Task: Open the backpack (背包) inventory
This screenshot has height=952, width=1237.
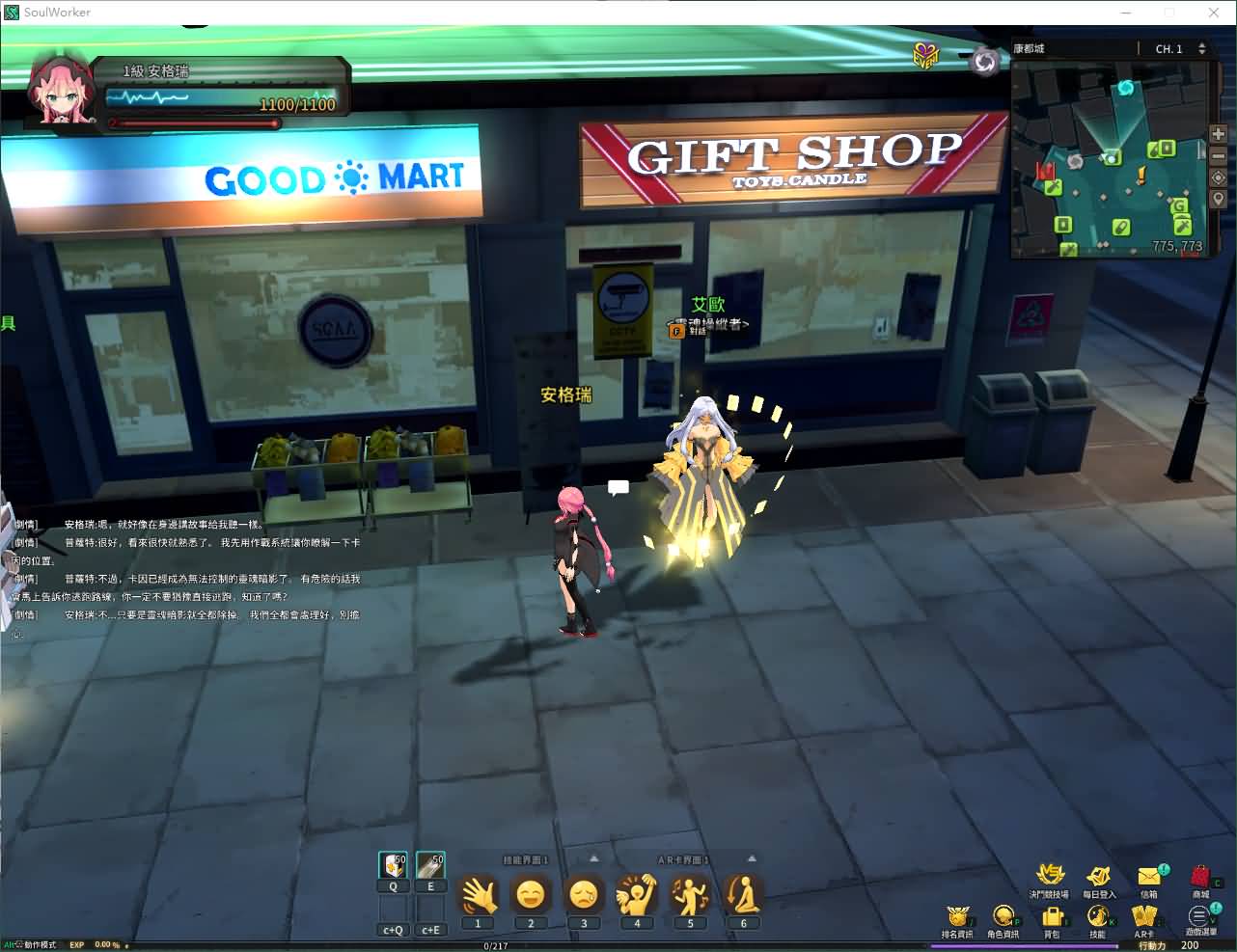Action: (x=1052, y=915)
